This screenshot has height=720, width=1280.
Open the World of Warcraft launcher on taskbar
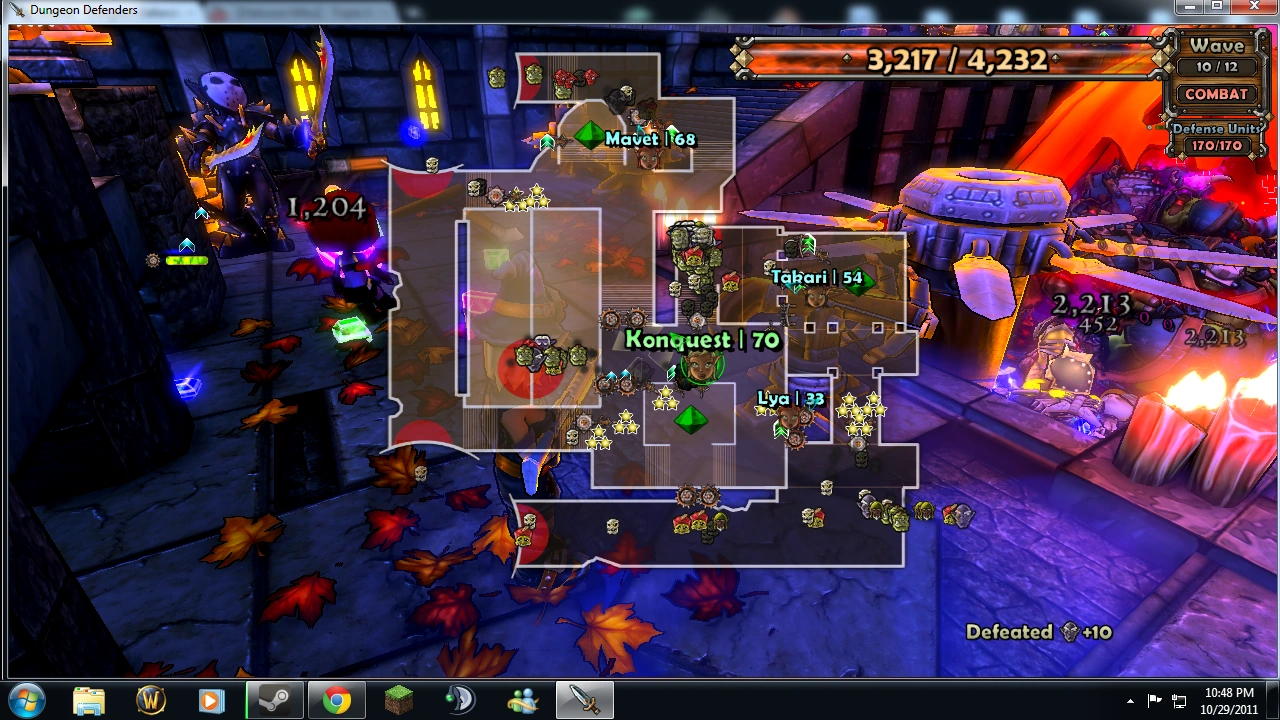[x=149, y=700]
